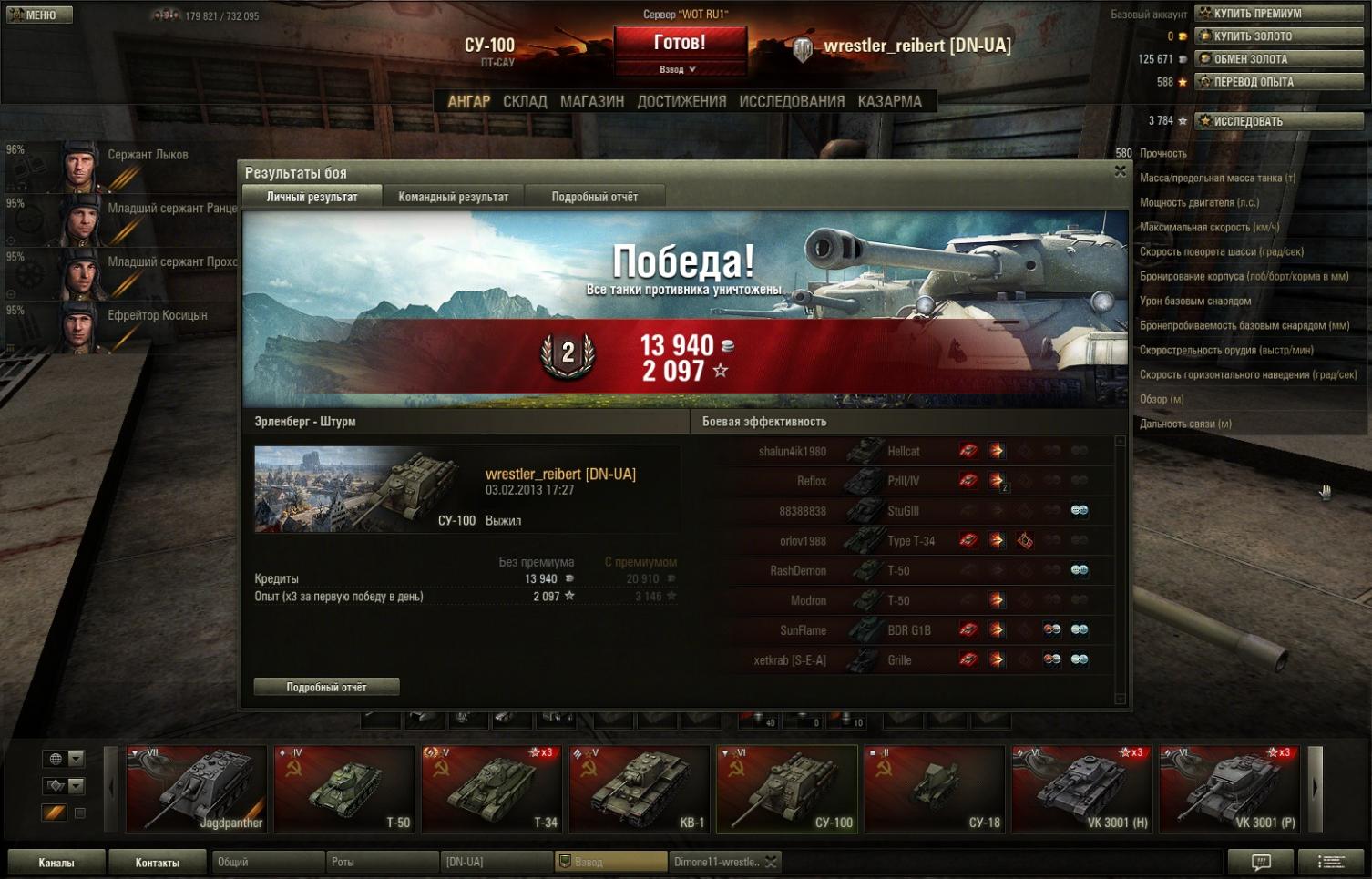Open the main МЕНЮ button
Viewport: 1372px width, 879px height.
point(38,15)
